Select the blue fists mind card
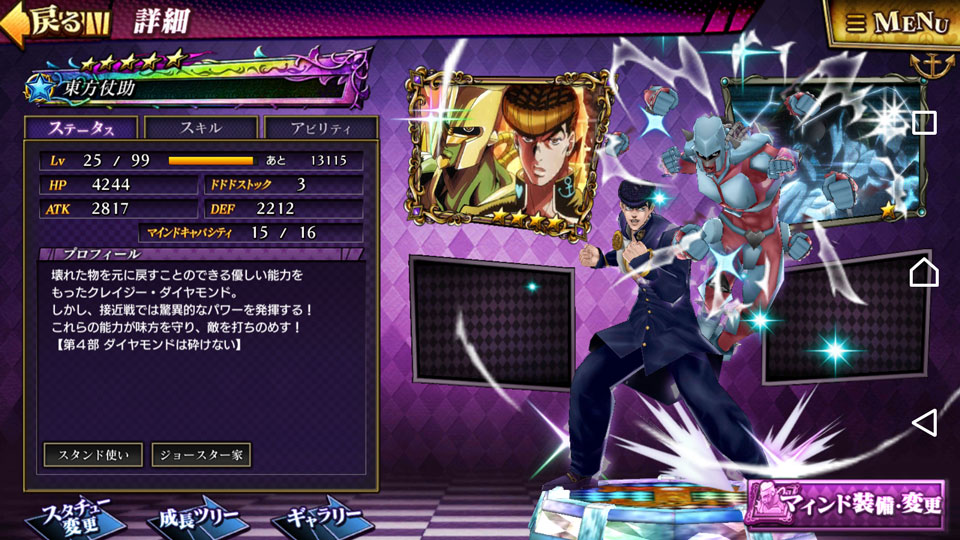The image size is (960, 540). pos(820,150)
